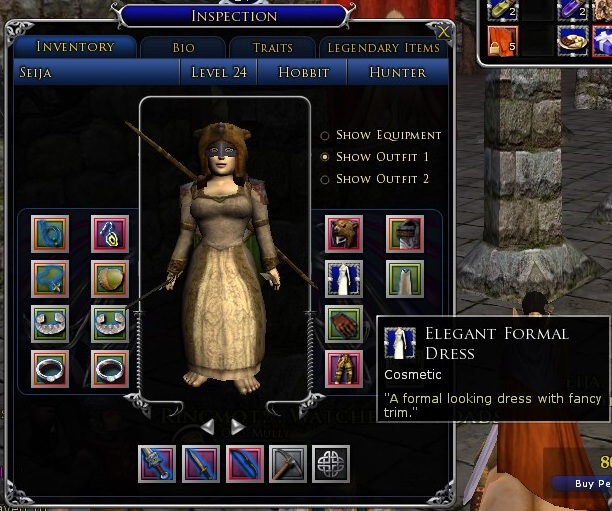Select the Inventory tab
Image resolution: width=612 pixels, height=511 pixels.
click(x=75, y=47)
